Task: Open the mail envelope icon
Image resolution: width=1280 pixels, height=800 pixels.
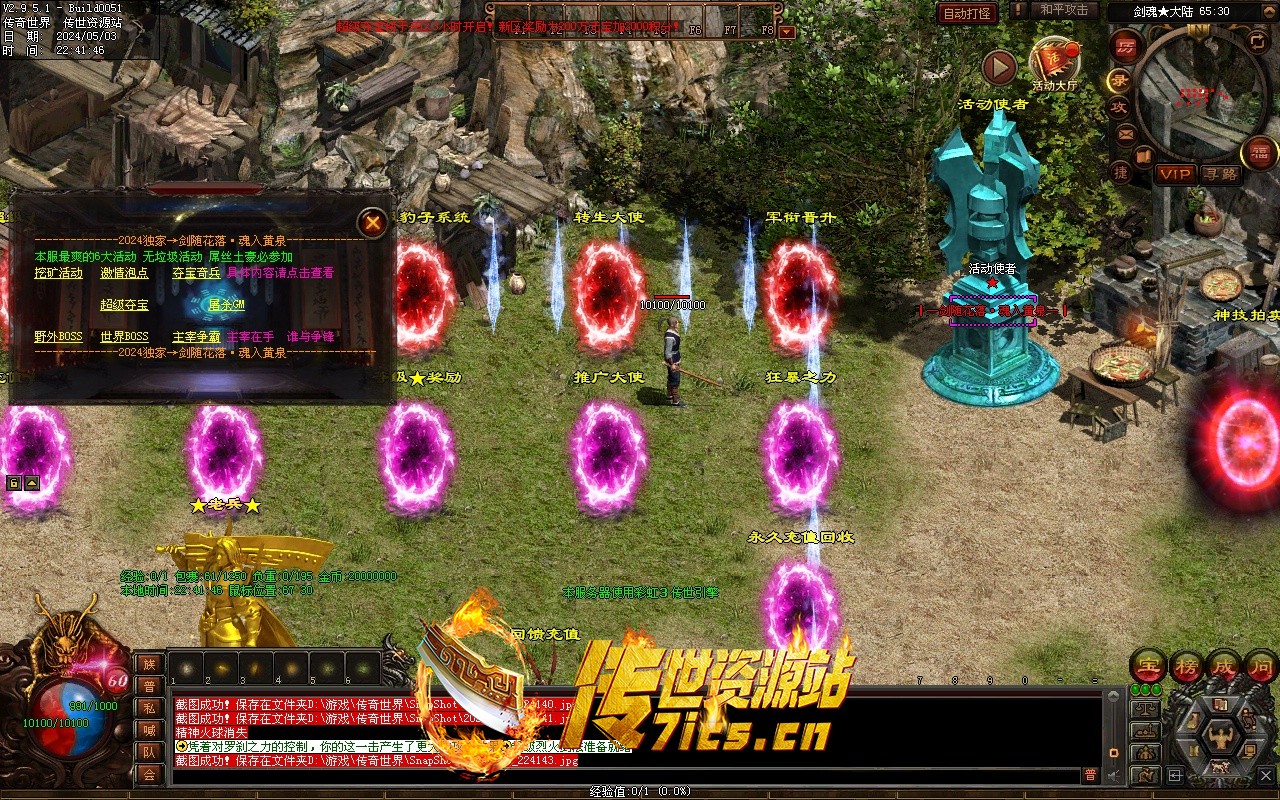Action: point(1126,134)
